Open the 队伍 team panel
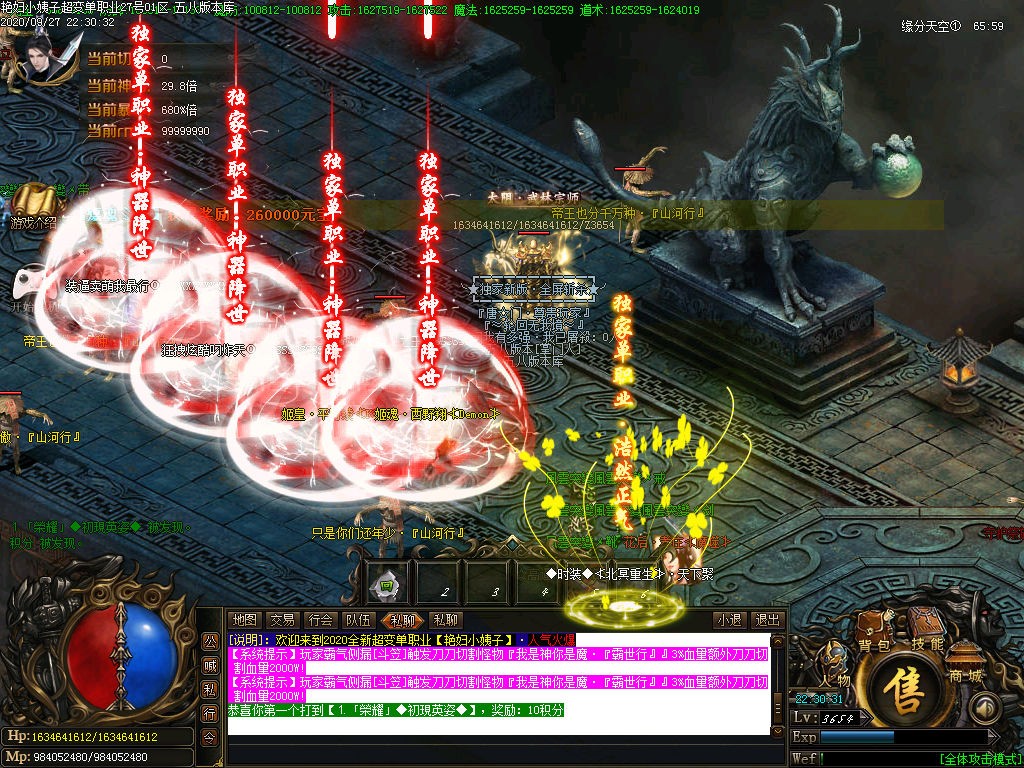The height and width of the screenshot is (768, 1024). 358,620
